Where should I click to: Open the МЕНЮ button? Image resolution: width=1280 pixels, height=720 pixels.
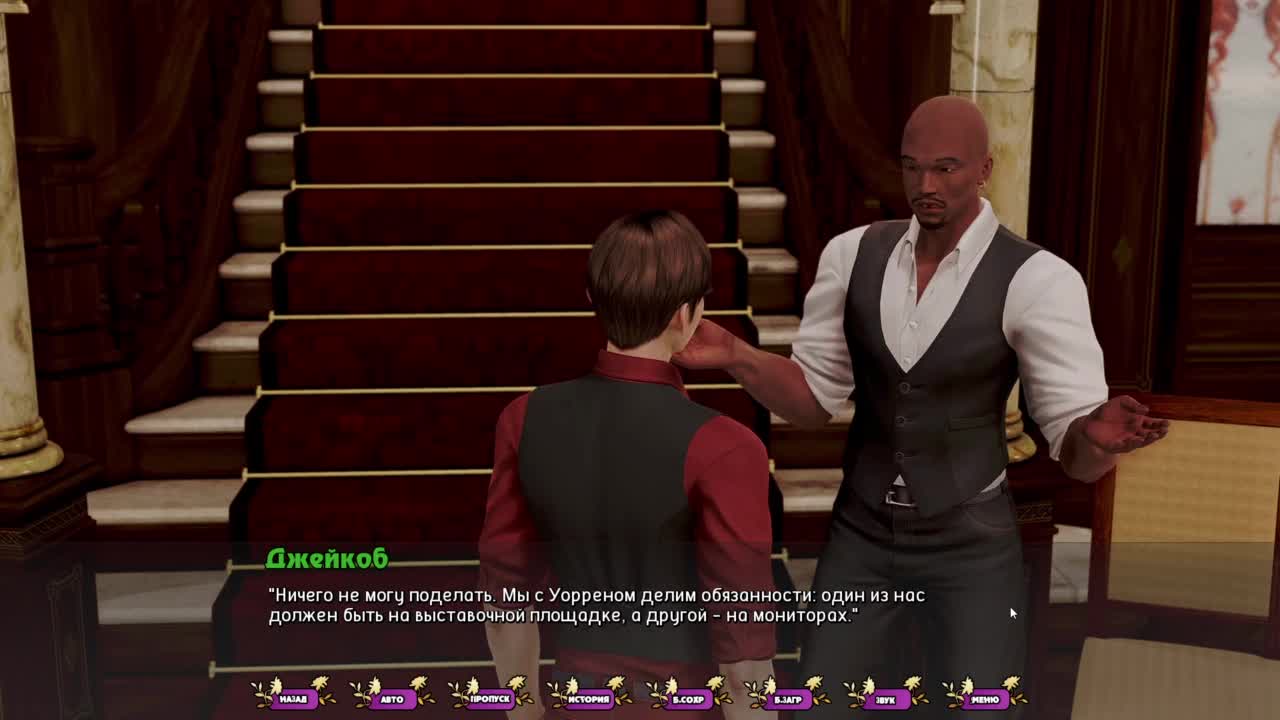(x=984, y=699)
